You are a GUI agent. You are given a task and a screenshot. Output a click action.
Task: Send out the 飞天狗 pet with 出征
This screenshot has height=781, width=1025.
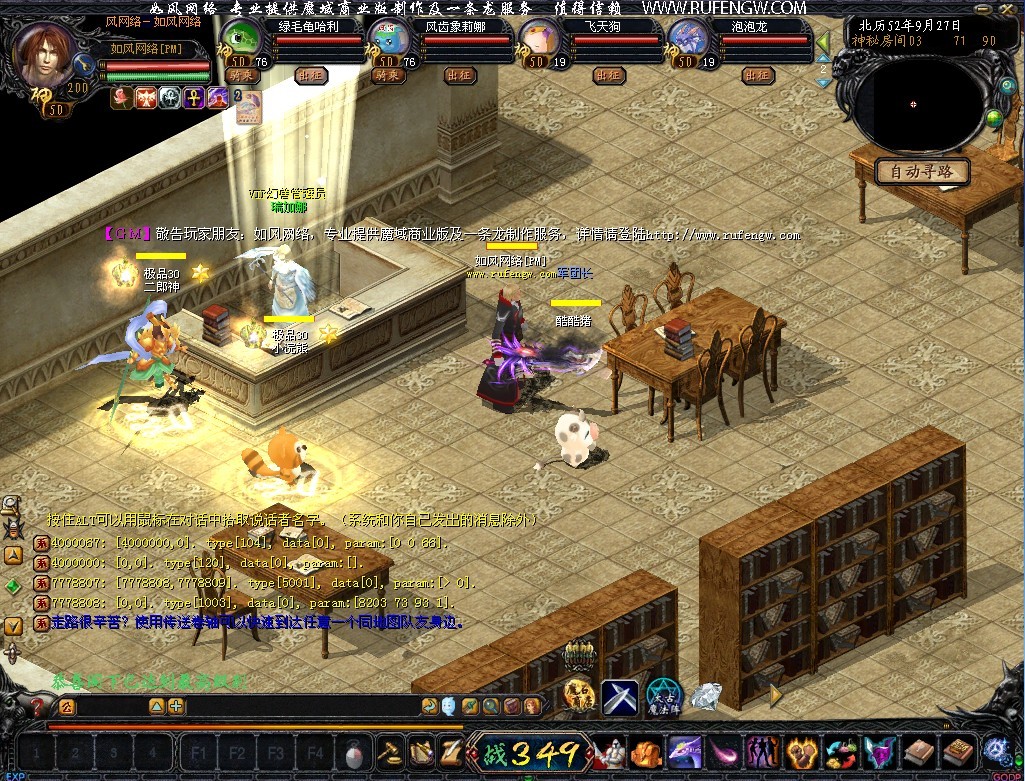(x=608, y=75)
